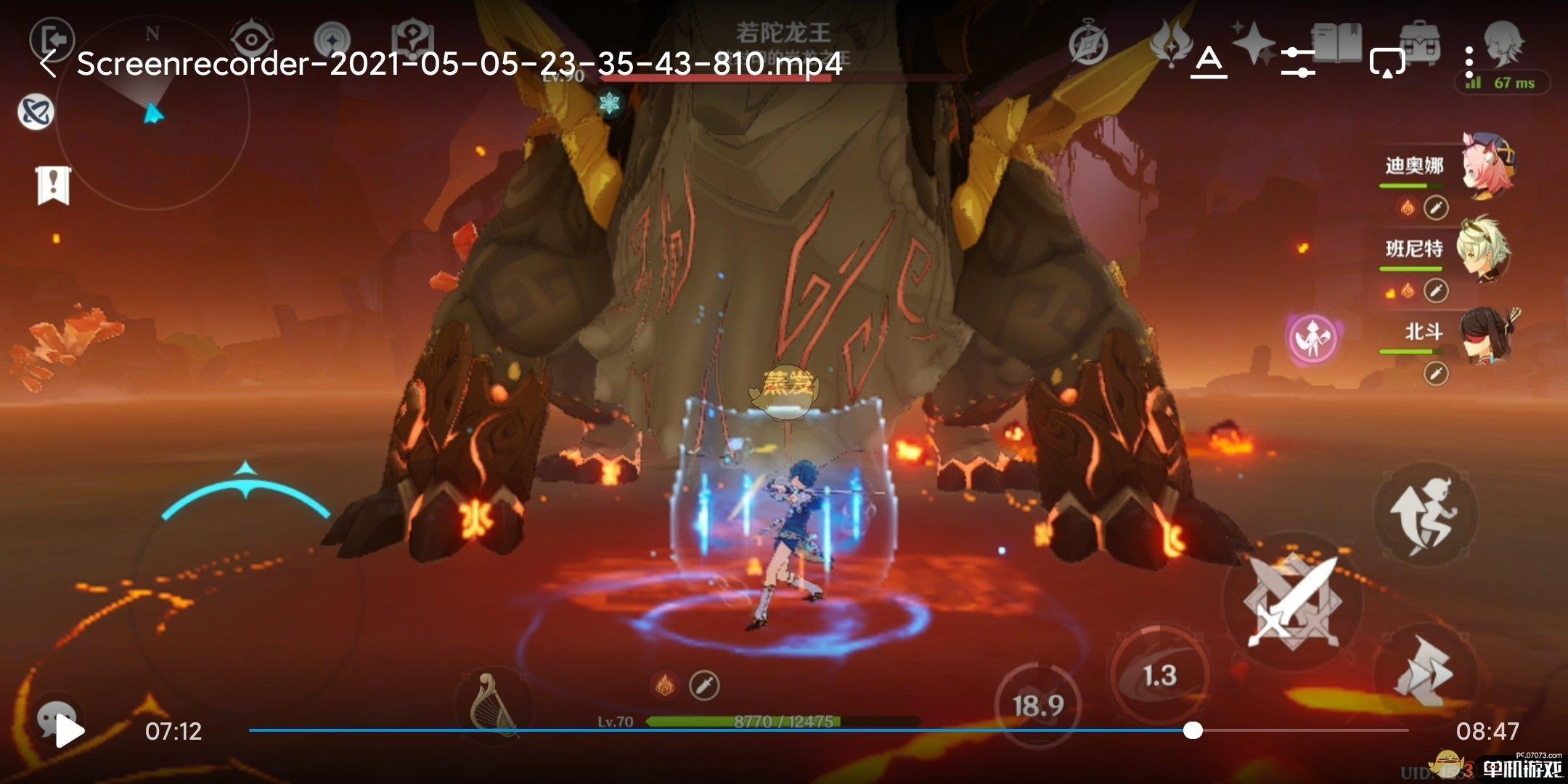Tap the crossed swords normal attack button

pos(1292,601)
